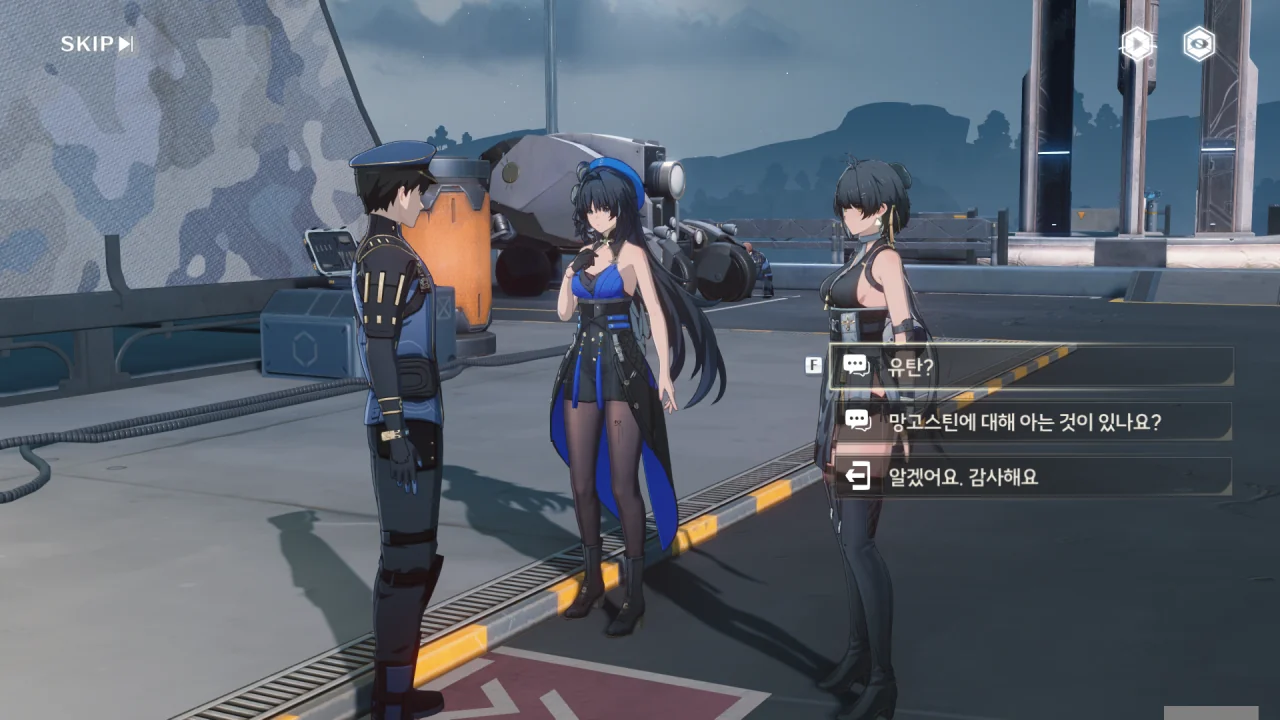1280x720 pixels.
Task: Hide the interface with eye icon
Action: point(1199,44)
